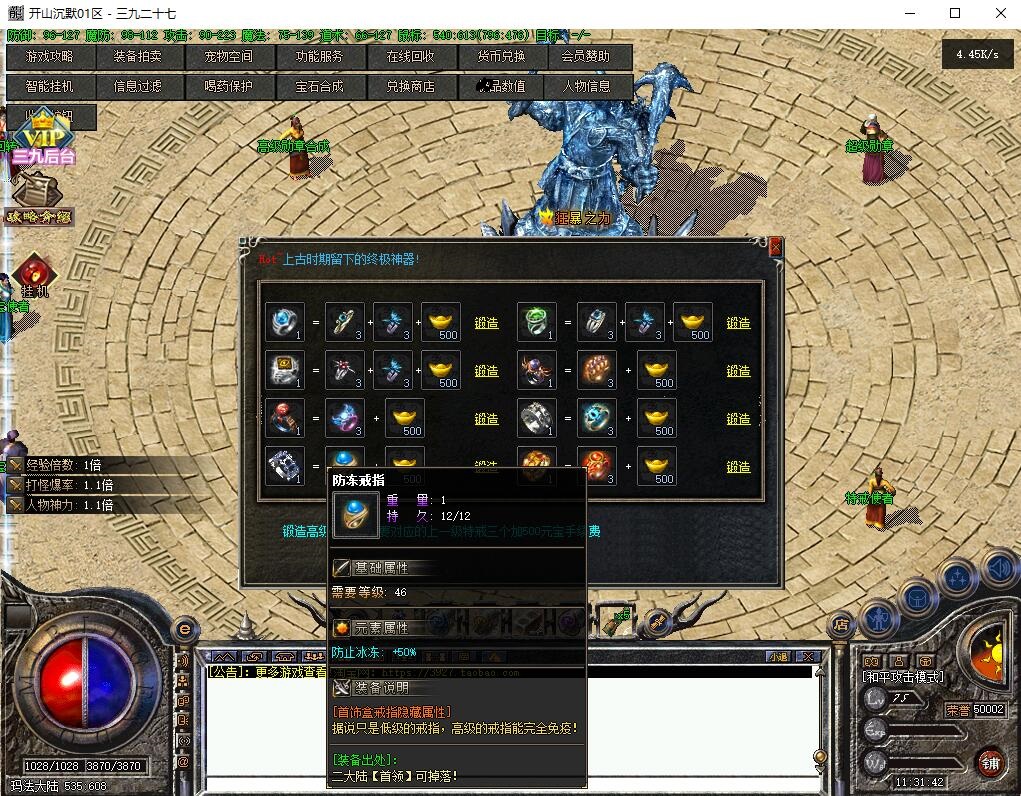
Task: Open the 信息过滤 message filter
Action: point(138,87)
